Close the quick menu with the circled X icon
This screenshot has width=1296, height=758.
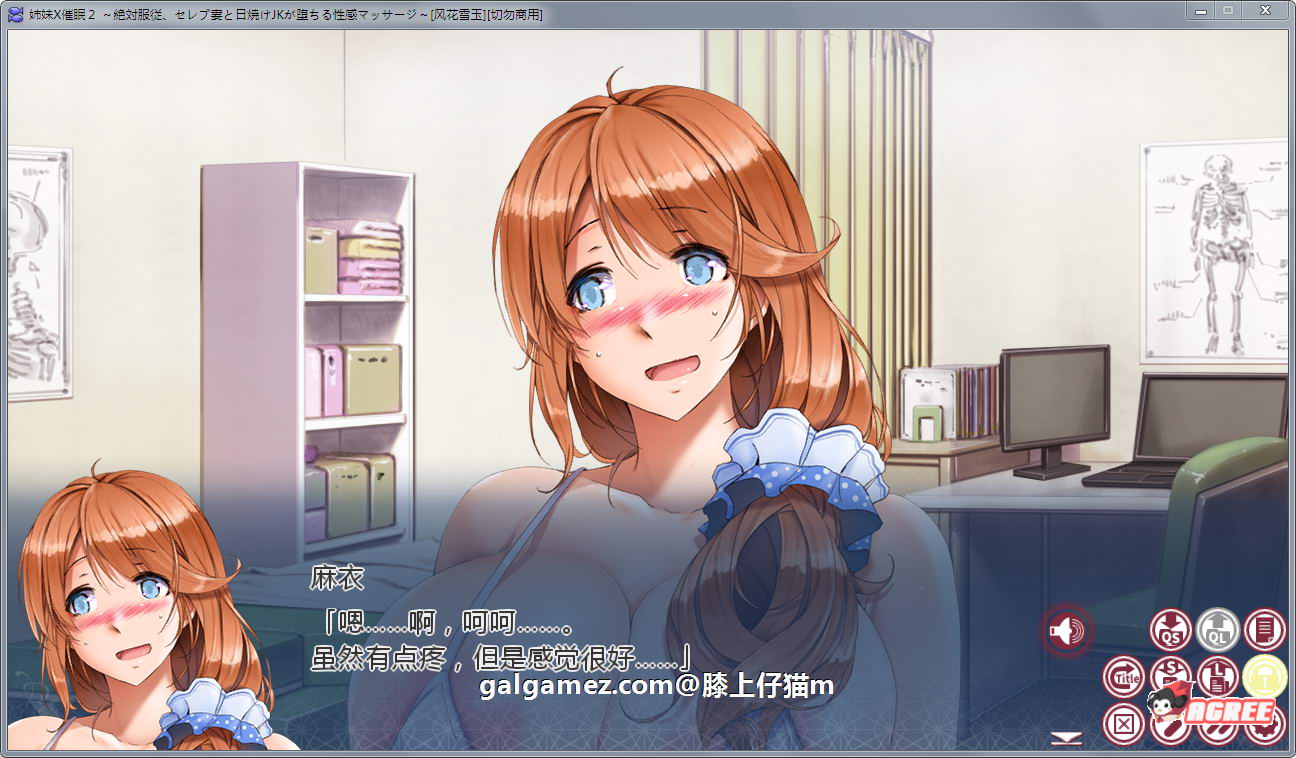pyautogui.click(x=1124, y=723)
